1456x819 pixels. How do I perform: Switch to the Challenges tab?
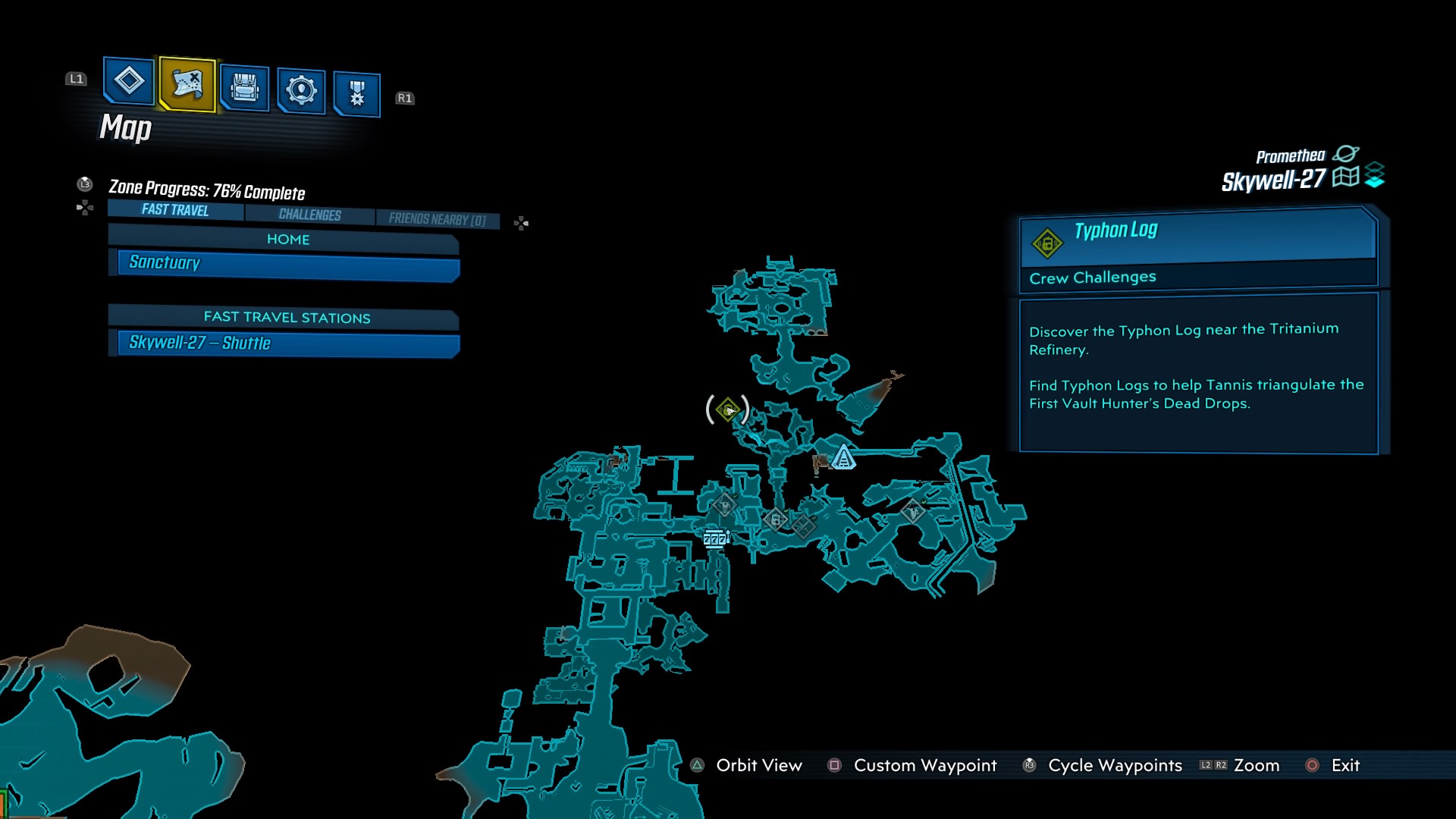pyautogui.click(x=308, y=215)
